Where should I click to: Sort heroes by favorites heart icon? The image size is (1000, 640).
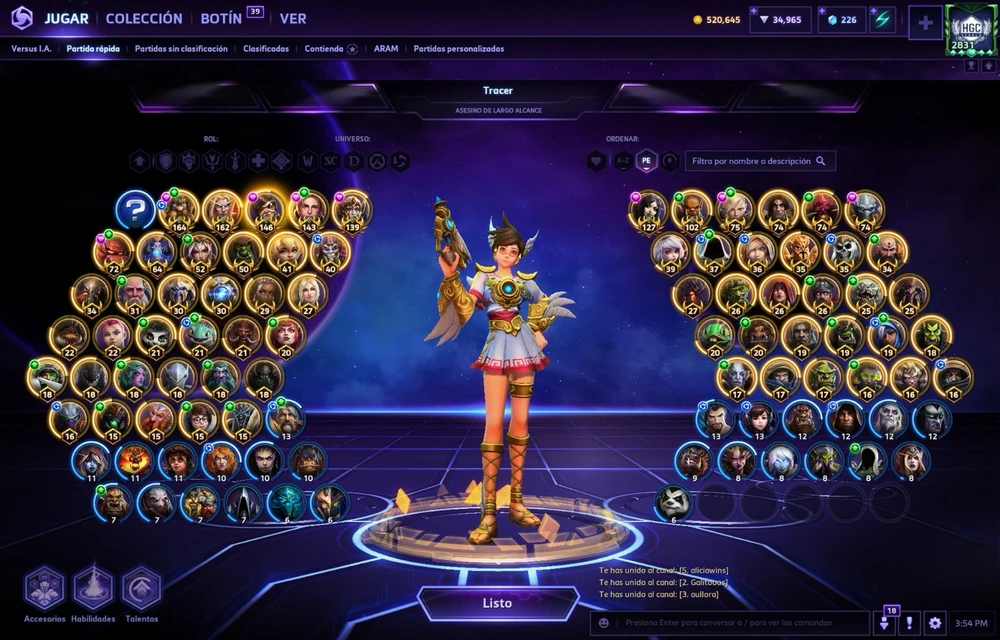(597, 160)
